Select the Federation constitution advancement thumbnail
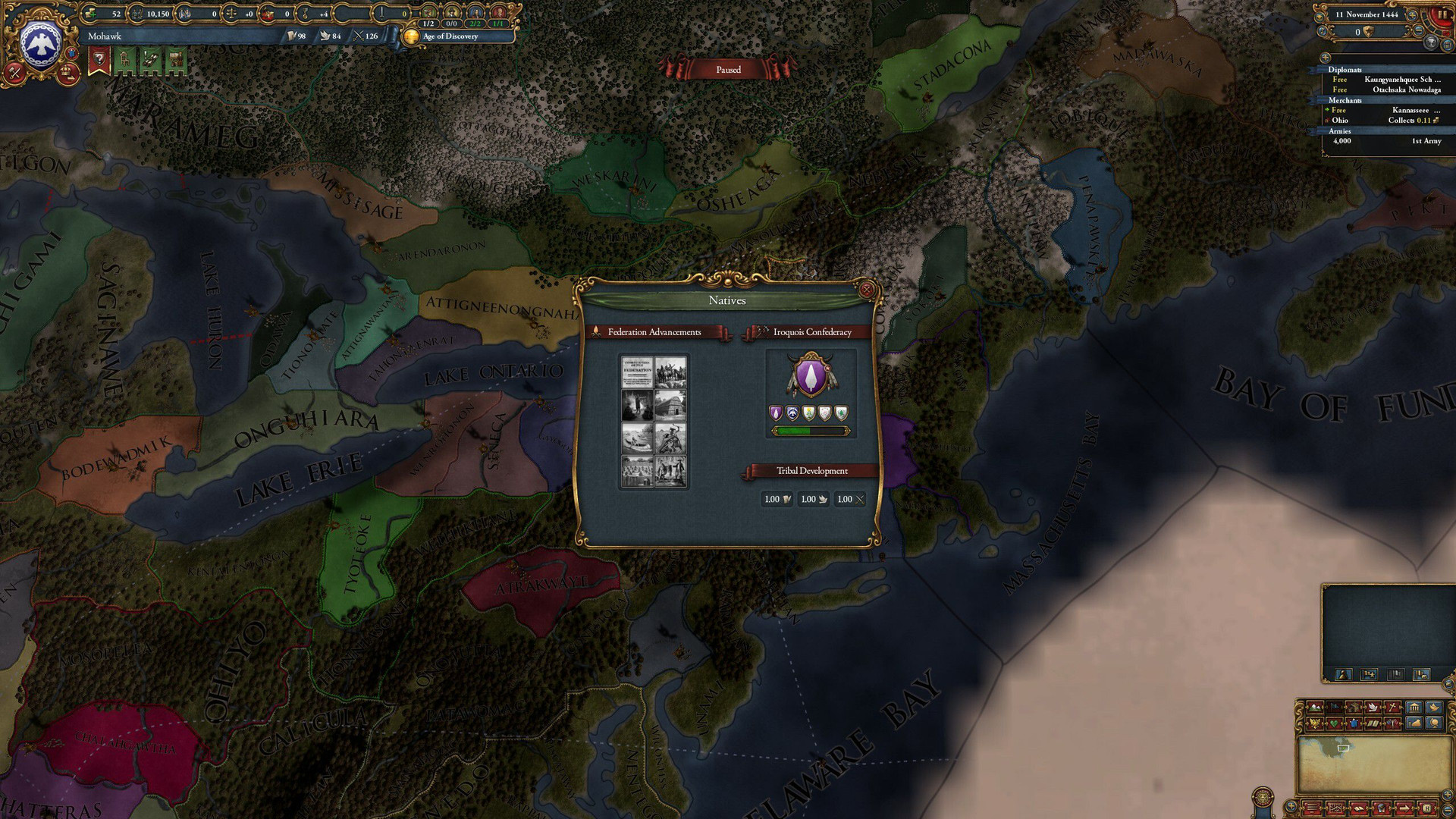The height and width of the screenshot is (819, 1456). click(637, 372)
